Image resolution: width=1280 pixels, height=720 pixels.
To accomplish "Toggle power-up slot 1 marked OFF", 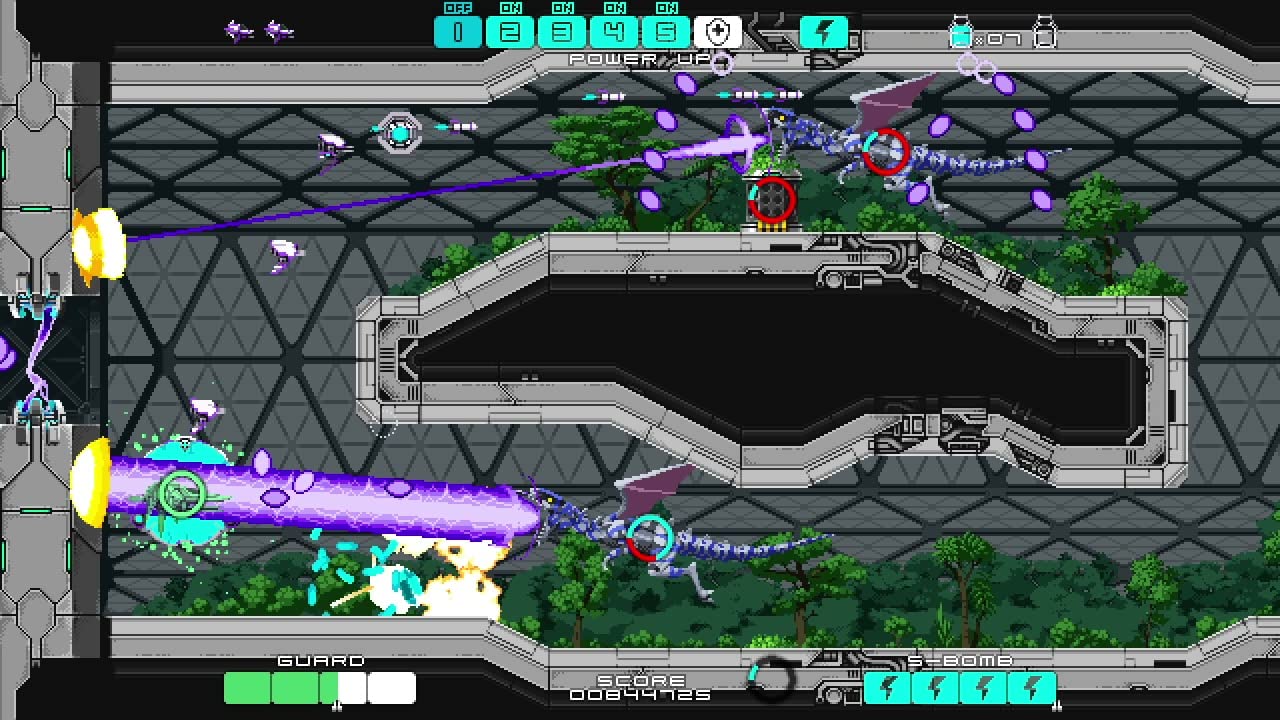I will tap(458, 31).
